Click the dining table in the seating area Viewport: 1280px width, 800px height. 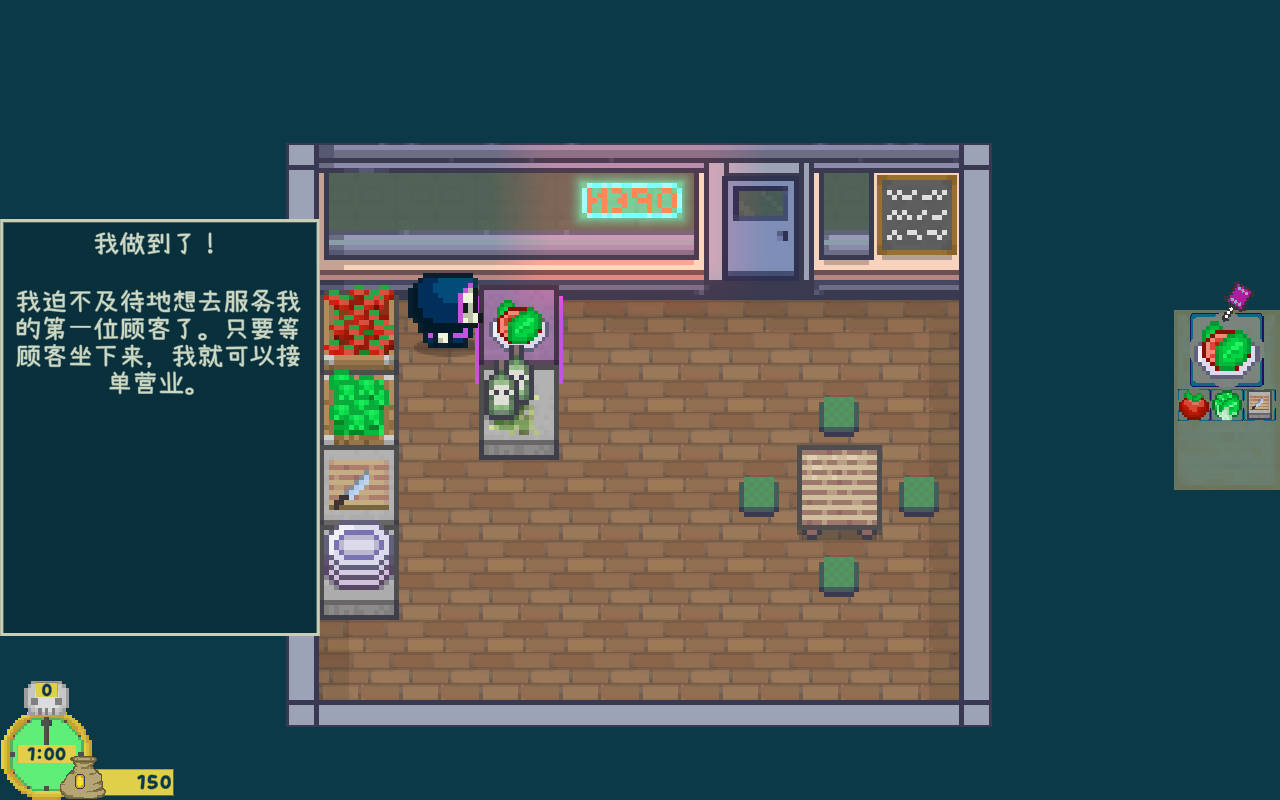pos(838,488)
